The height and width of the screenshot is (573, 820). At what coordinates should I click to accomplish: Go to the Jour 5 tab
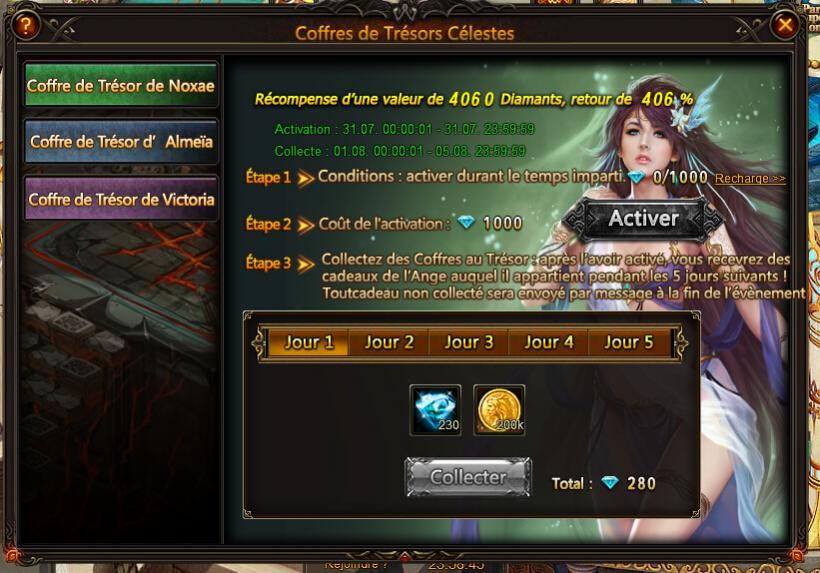pos(629,342)
